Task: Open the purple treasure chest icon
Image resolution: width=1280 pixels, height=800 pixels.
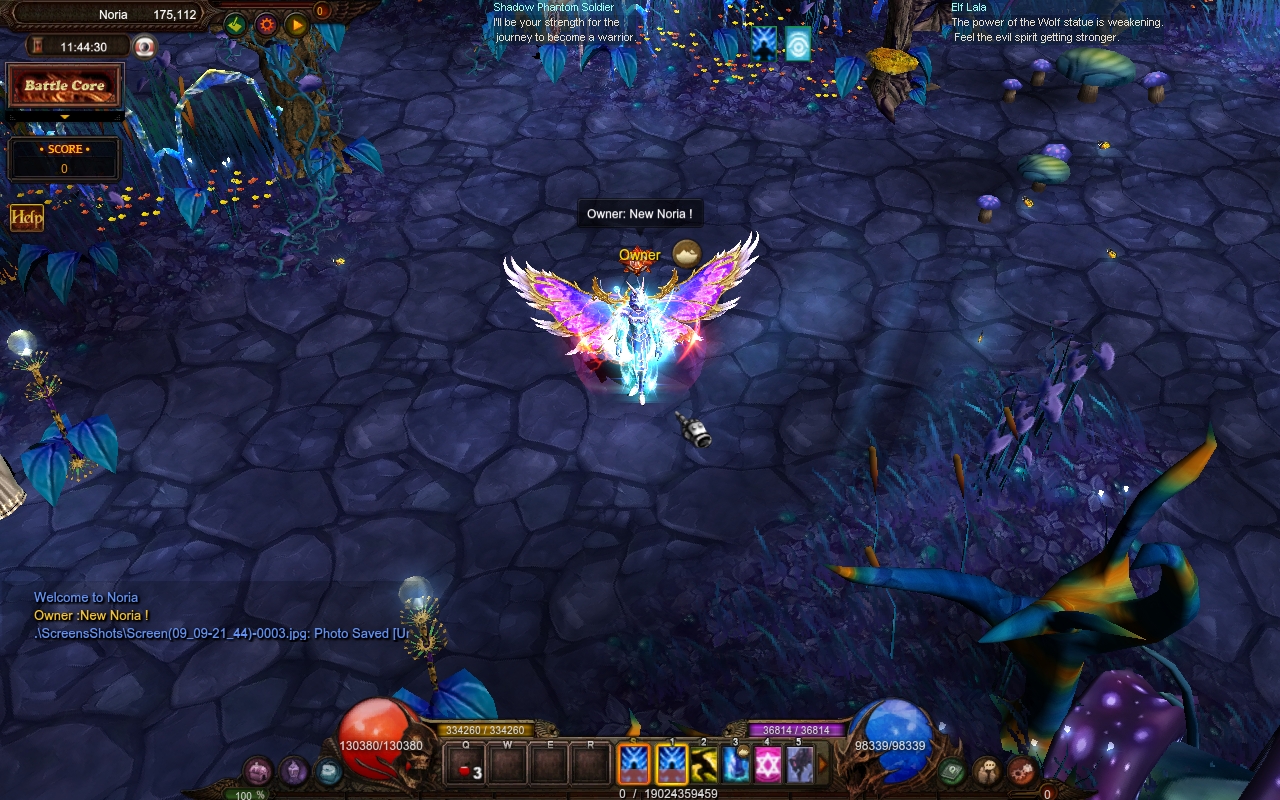Action: click(258, 771)
